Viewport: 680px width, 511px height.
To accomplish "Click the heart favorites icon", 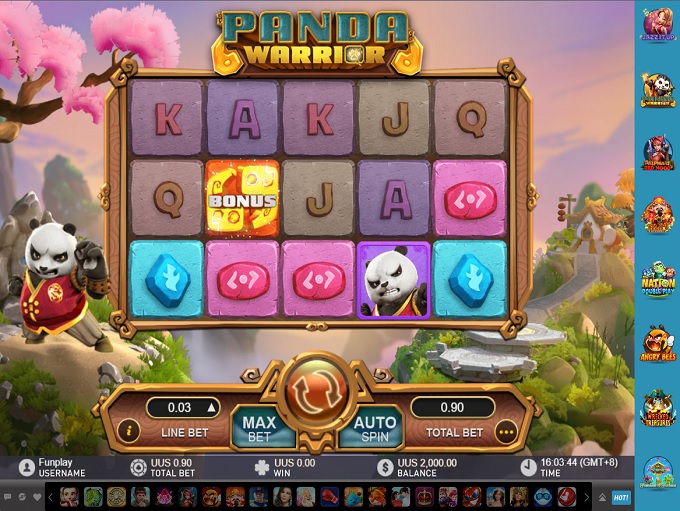I will (x=37, y=497).
